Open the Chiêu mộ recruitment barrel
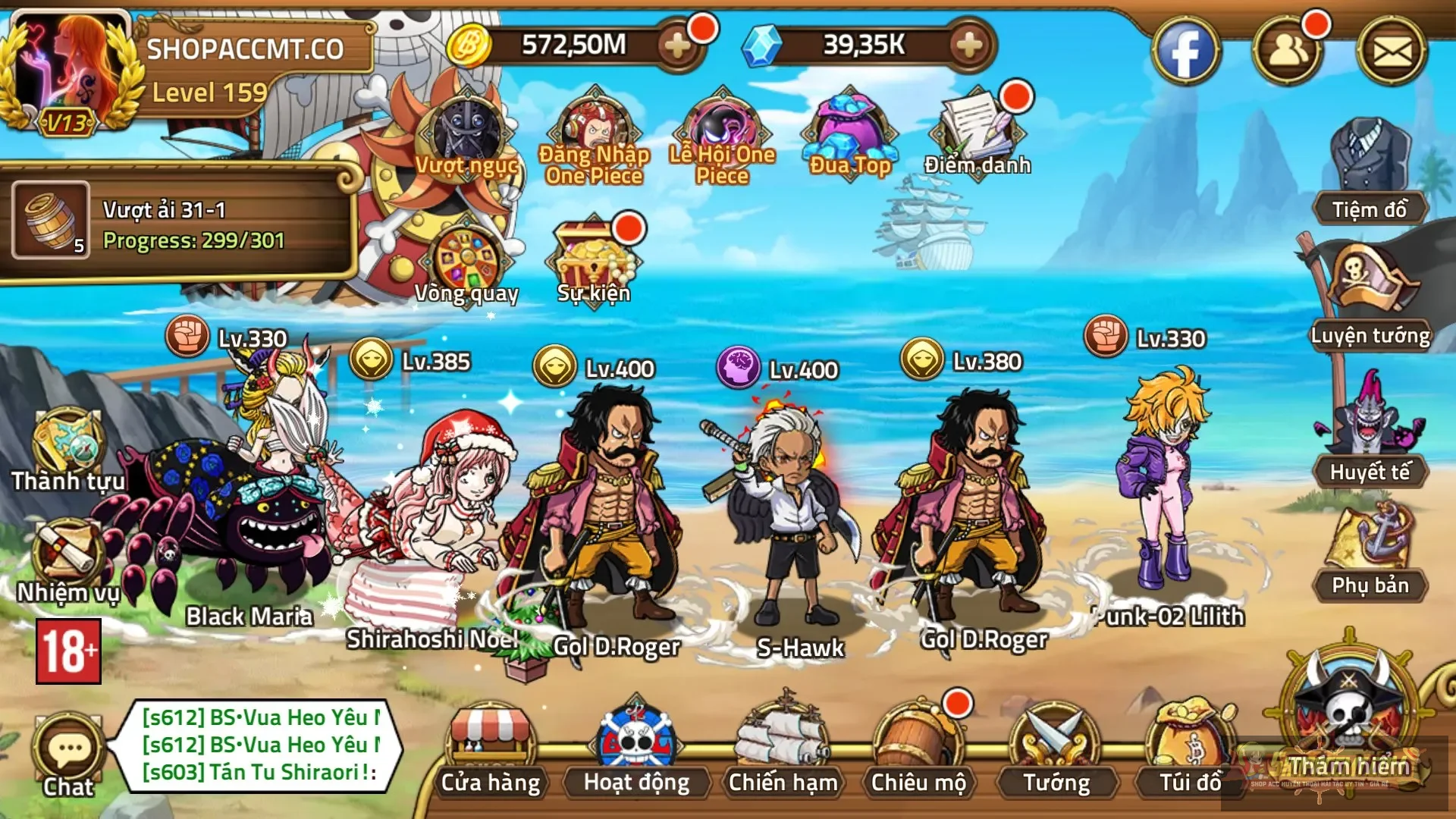1456x819 pixels. click(x=918, y=751)
